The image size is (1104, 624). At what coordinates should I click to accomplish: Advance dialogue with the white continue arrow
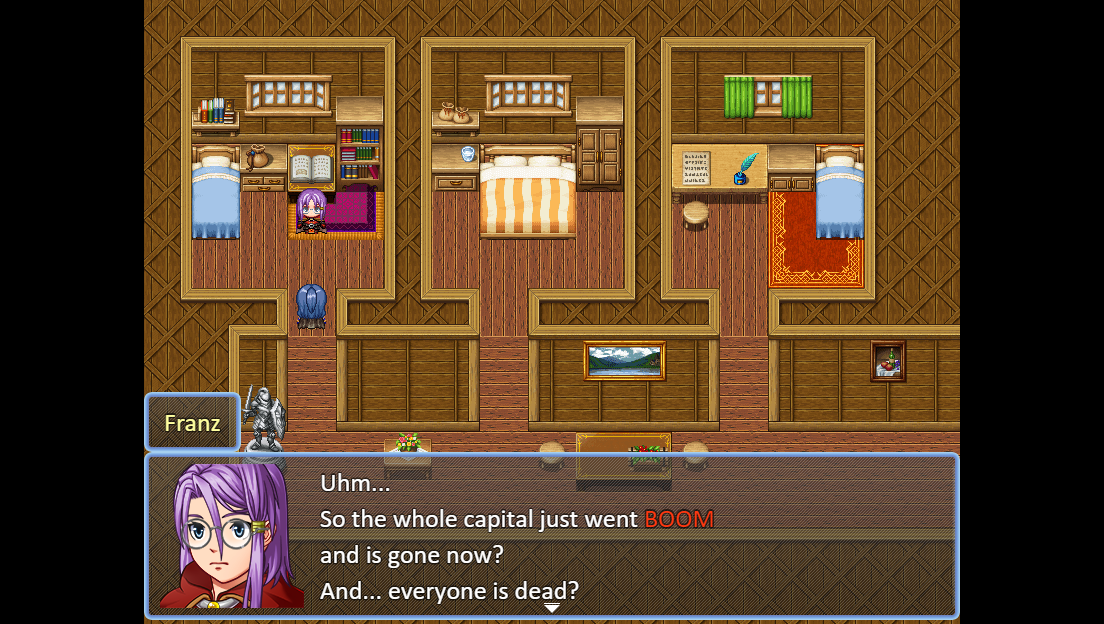point(551,608)
